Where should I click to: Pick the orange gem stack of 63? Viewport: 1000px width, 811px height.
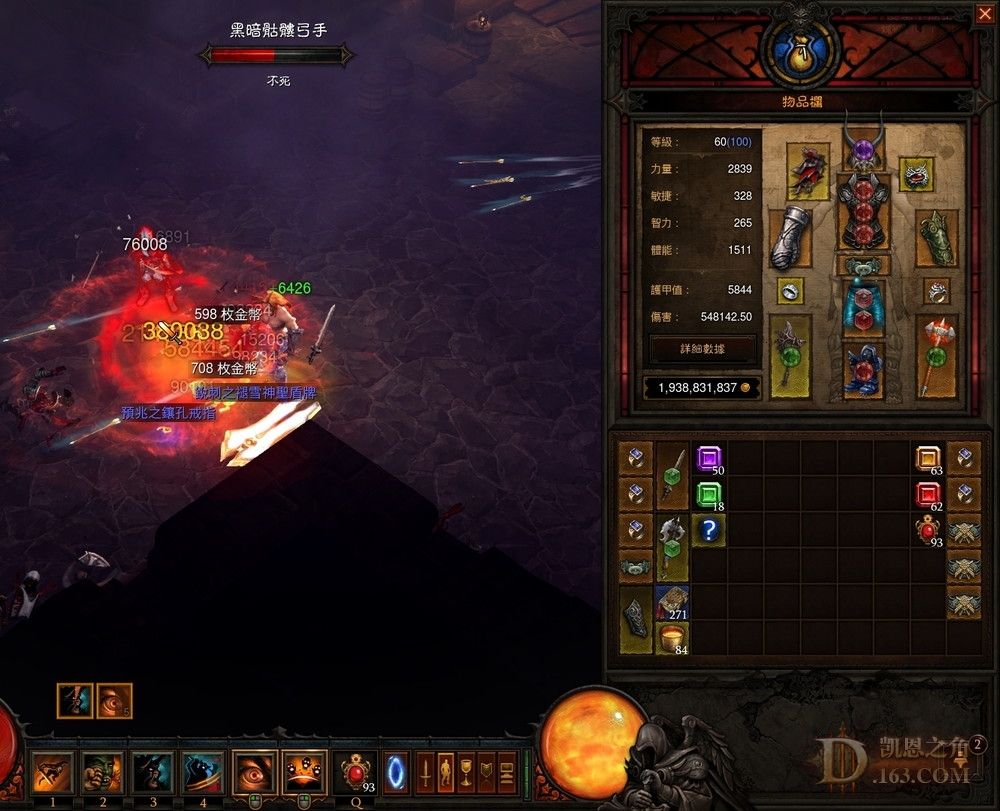[929, 459]
